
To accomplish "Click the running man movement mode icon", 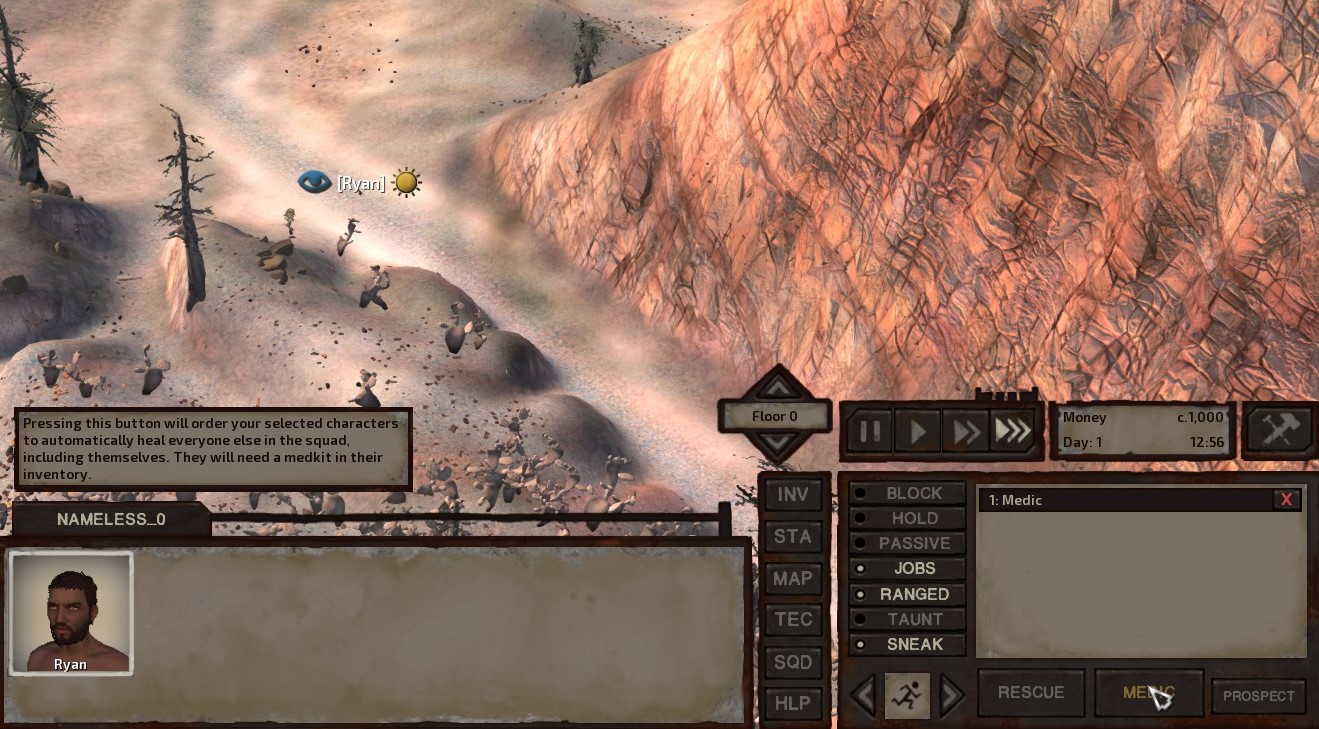I will tap(907, 694).
